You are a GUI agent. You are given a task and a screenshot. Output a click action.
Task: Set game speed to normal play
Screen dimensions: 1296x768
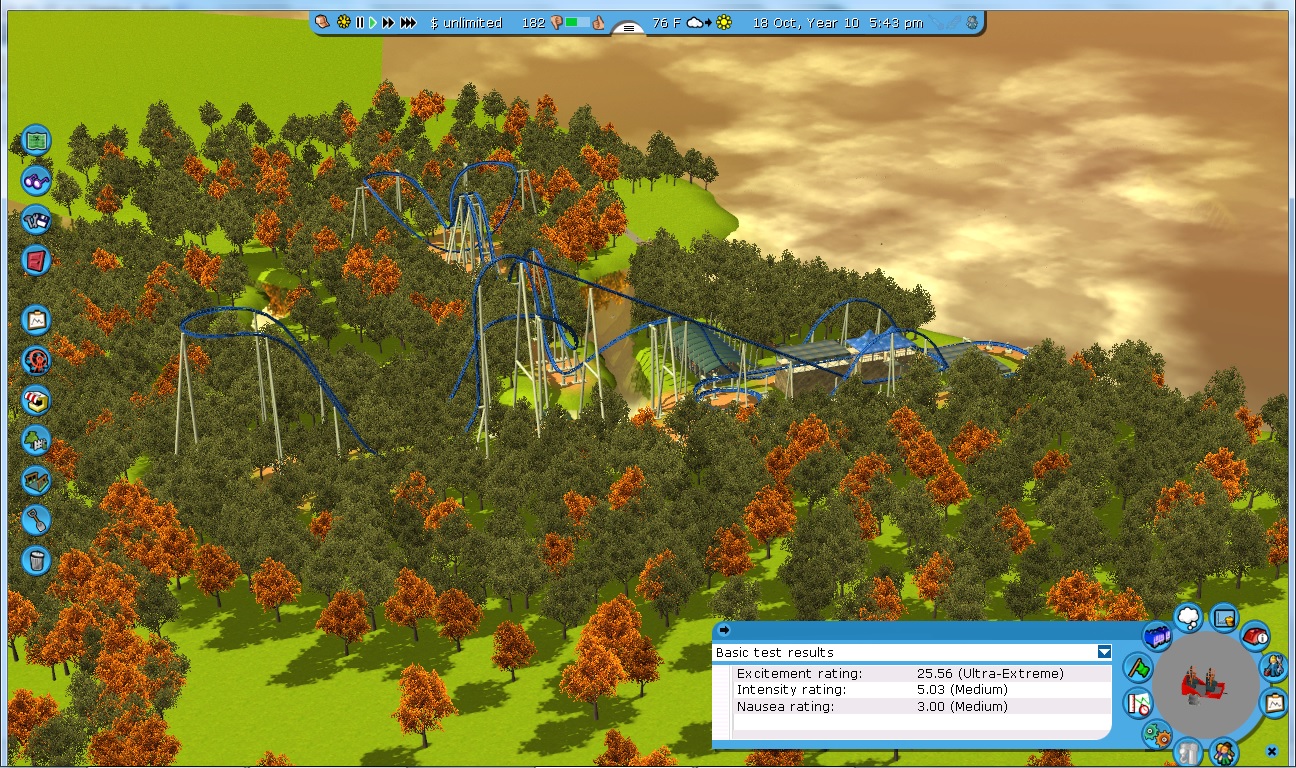click(x=373, y=22)
